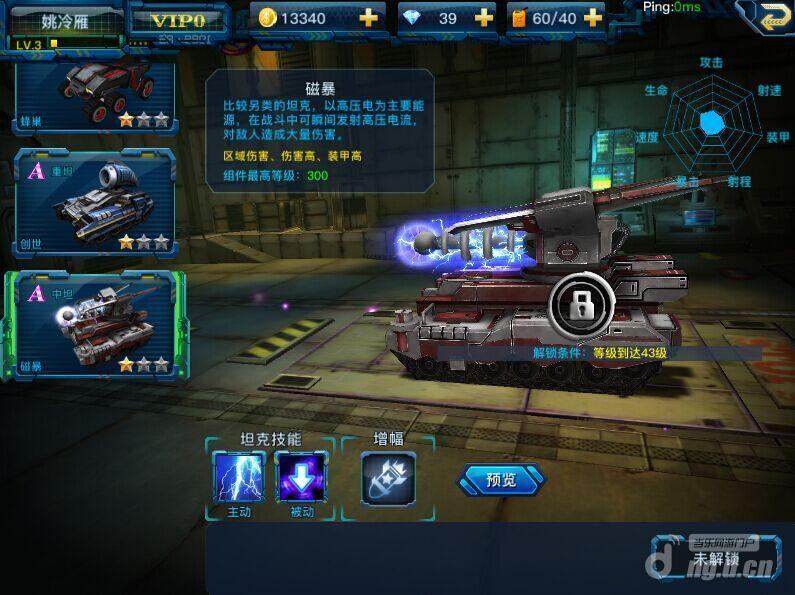The image size is (795, 595).
Task: Open the 增幅 amplifier icon
Action: click(388, 477)
